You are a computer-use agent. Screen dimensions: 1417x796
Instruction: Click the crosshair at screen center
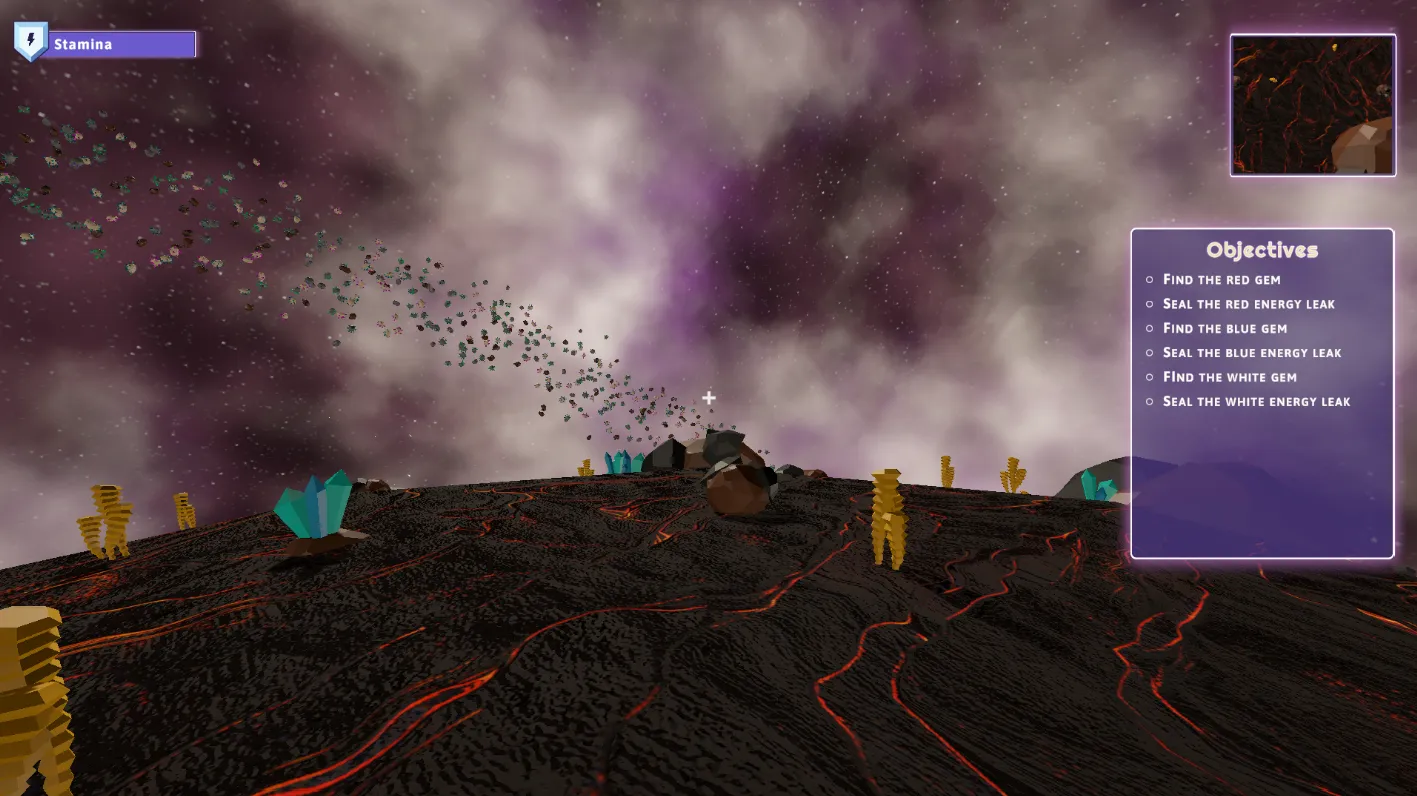click(708, 397)
